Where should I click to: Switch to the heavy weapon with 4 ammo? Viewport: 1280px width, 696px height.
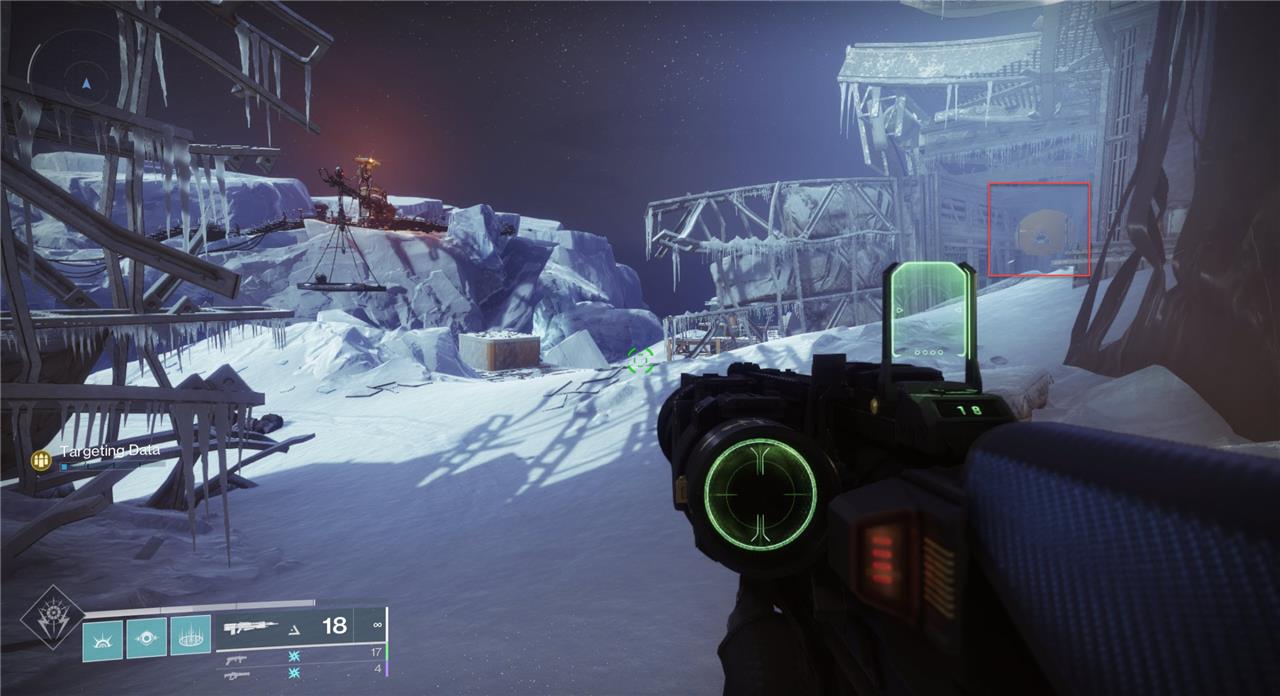point(236,675)
